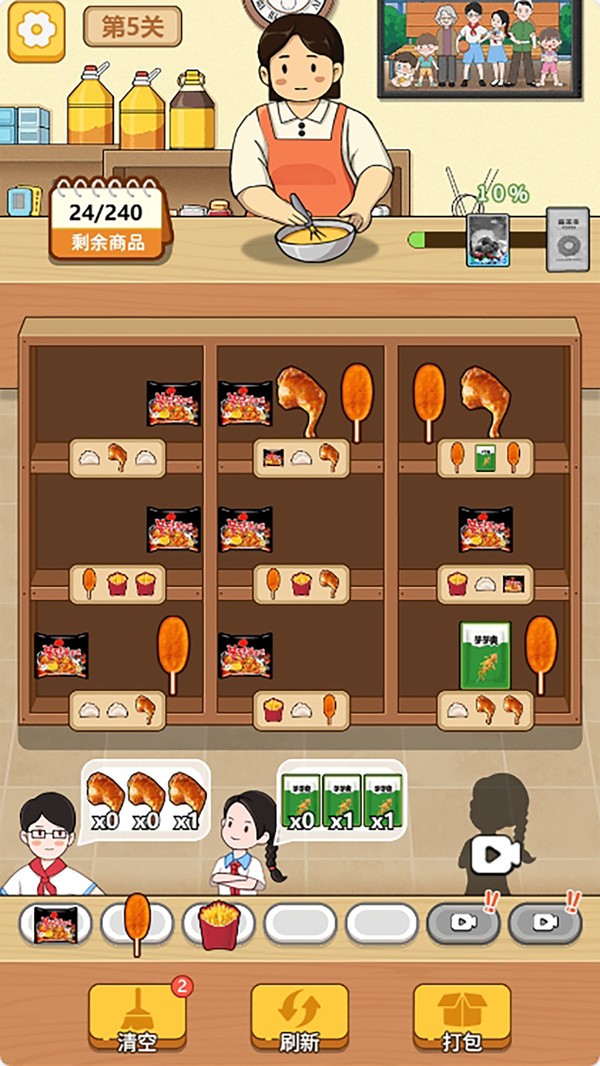Open the settings gear menu
Viewport: 600px width, 1066px height.
tap(36, 30)
